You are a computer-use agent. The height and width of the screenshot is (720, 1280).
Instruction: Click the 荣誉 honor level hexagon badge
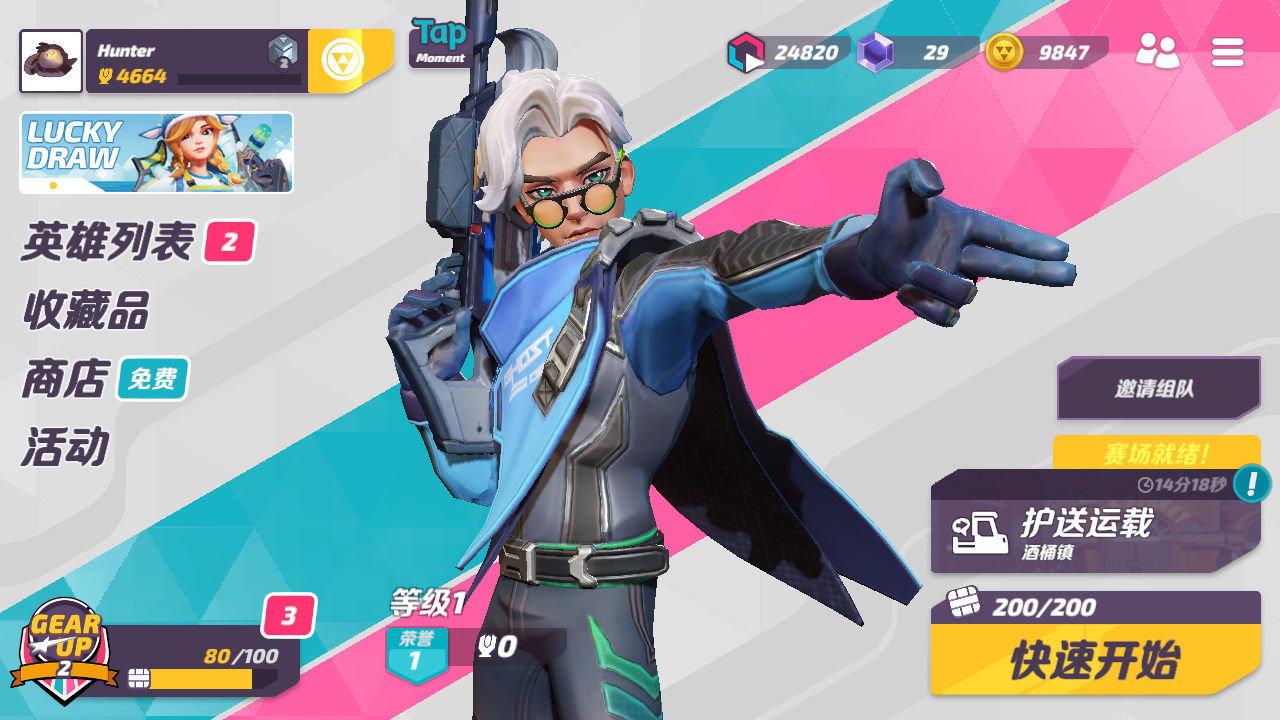click(x=414, y=654)
